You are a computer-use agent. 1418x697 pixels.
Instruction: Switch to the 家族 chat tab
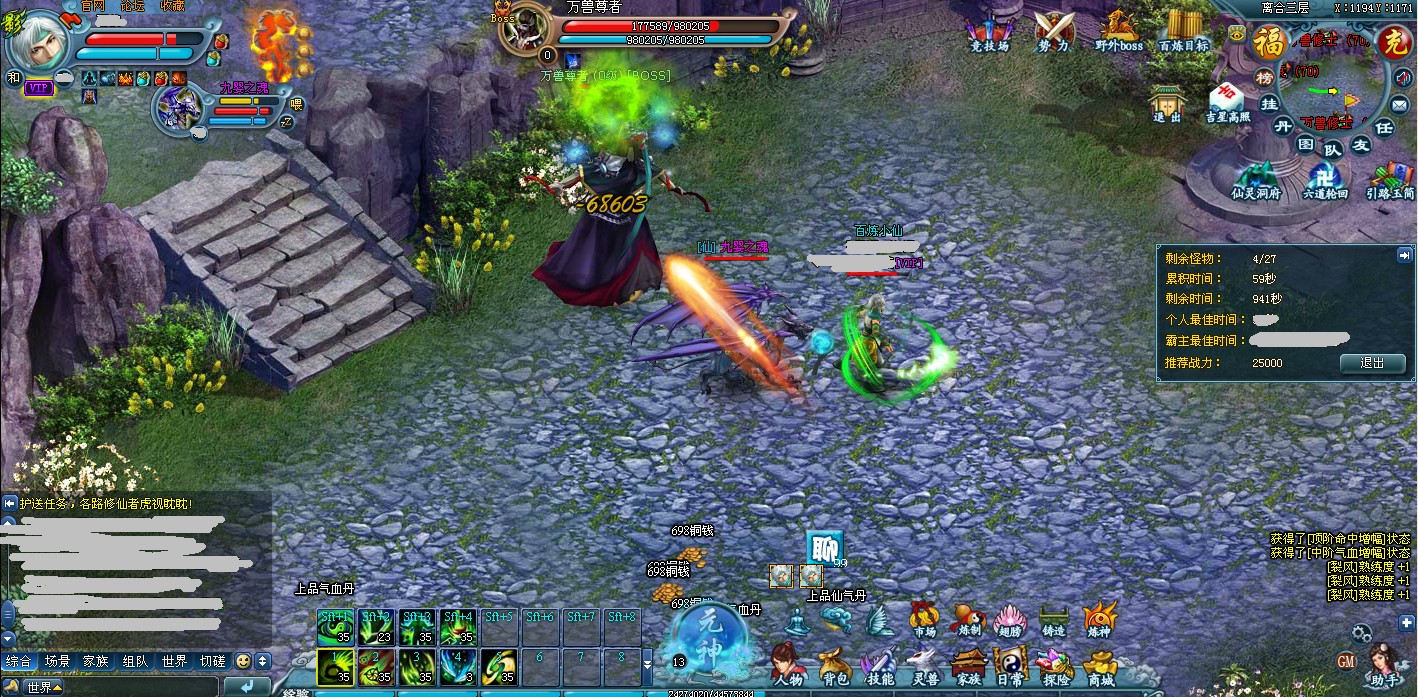pyautogui.click(x=96, y=661)
